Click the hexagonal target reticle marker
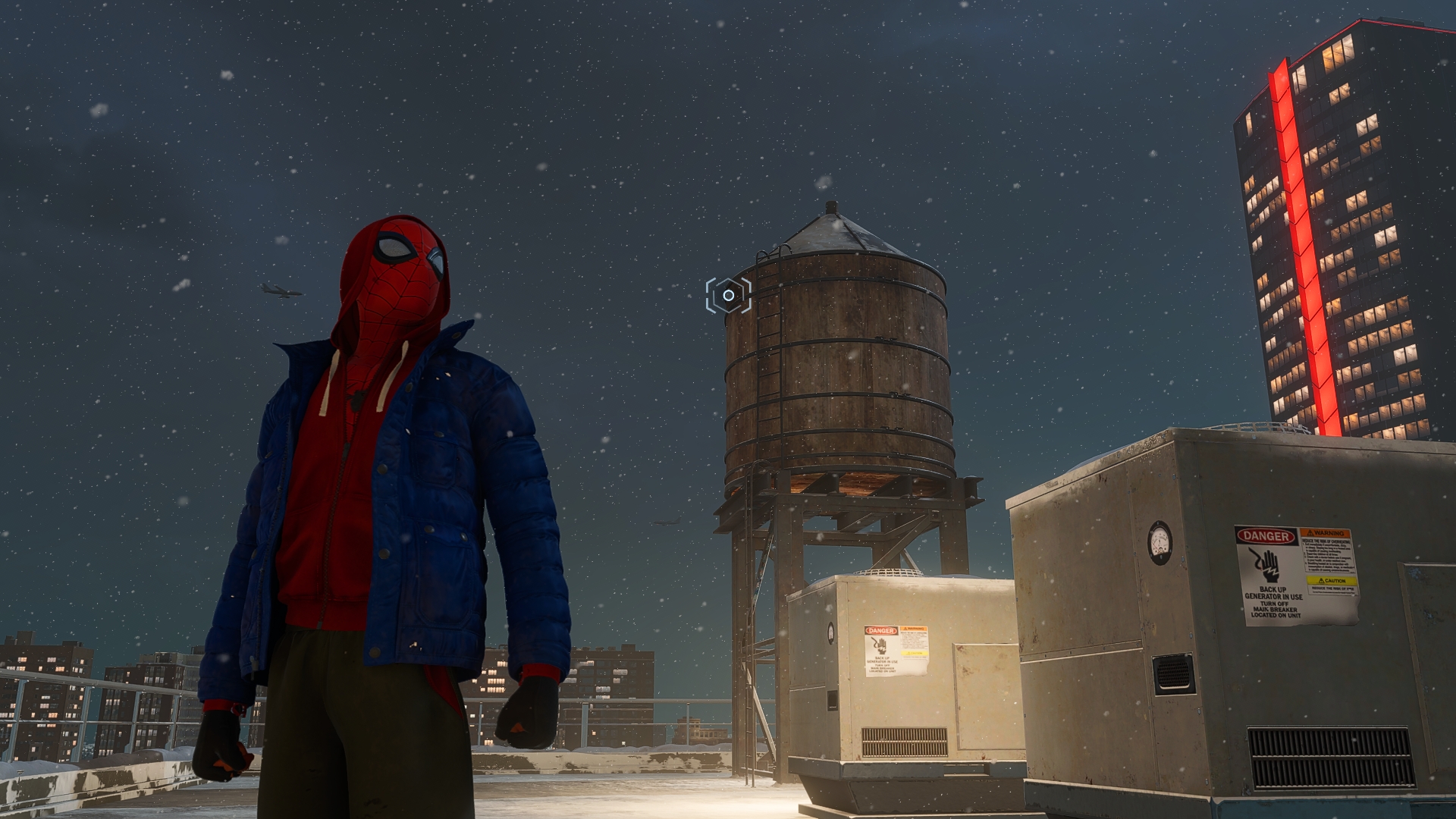Screen dimensions: 1456x819 click(728, 295)
